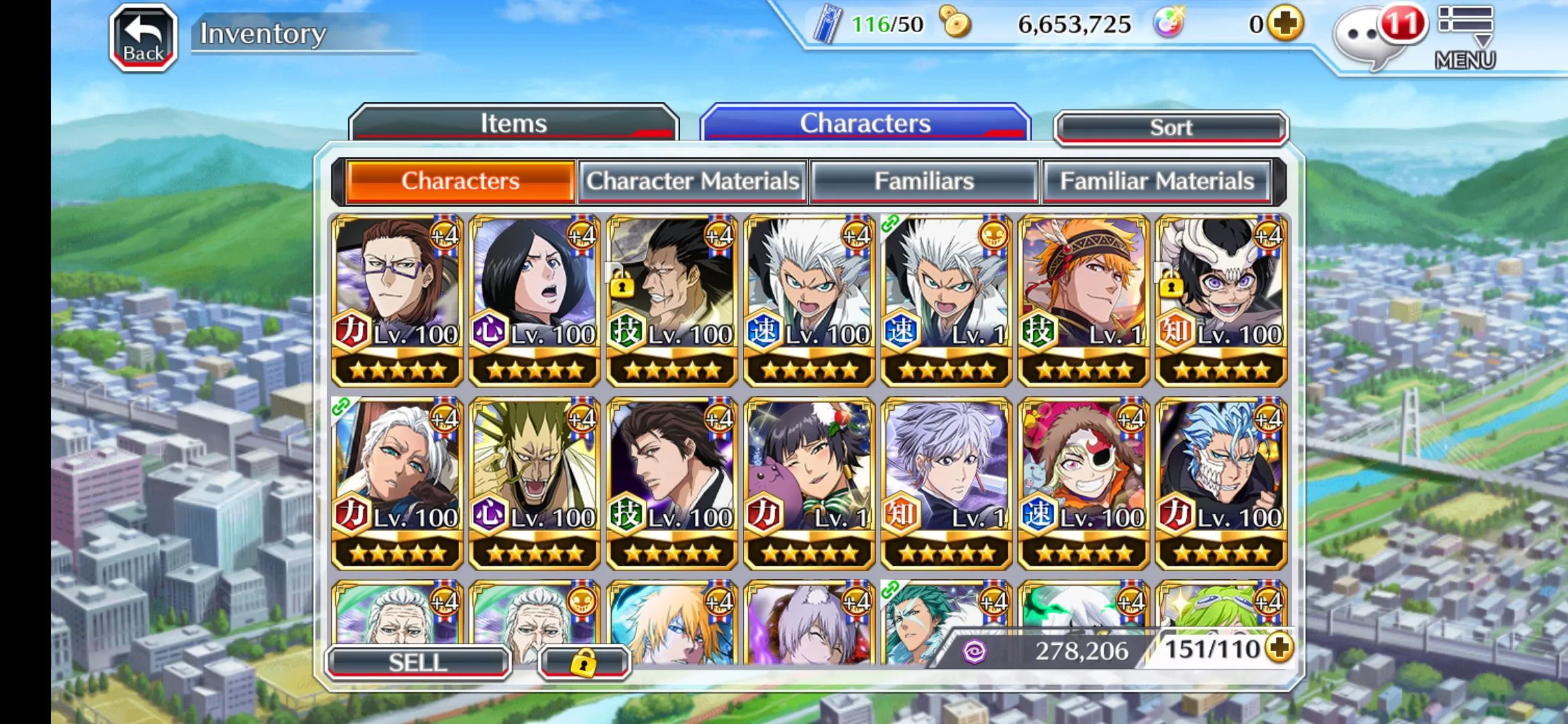Pick the horned skull-mask character card

click(1221, 300)
